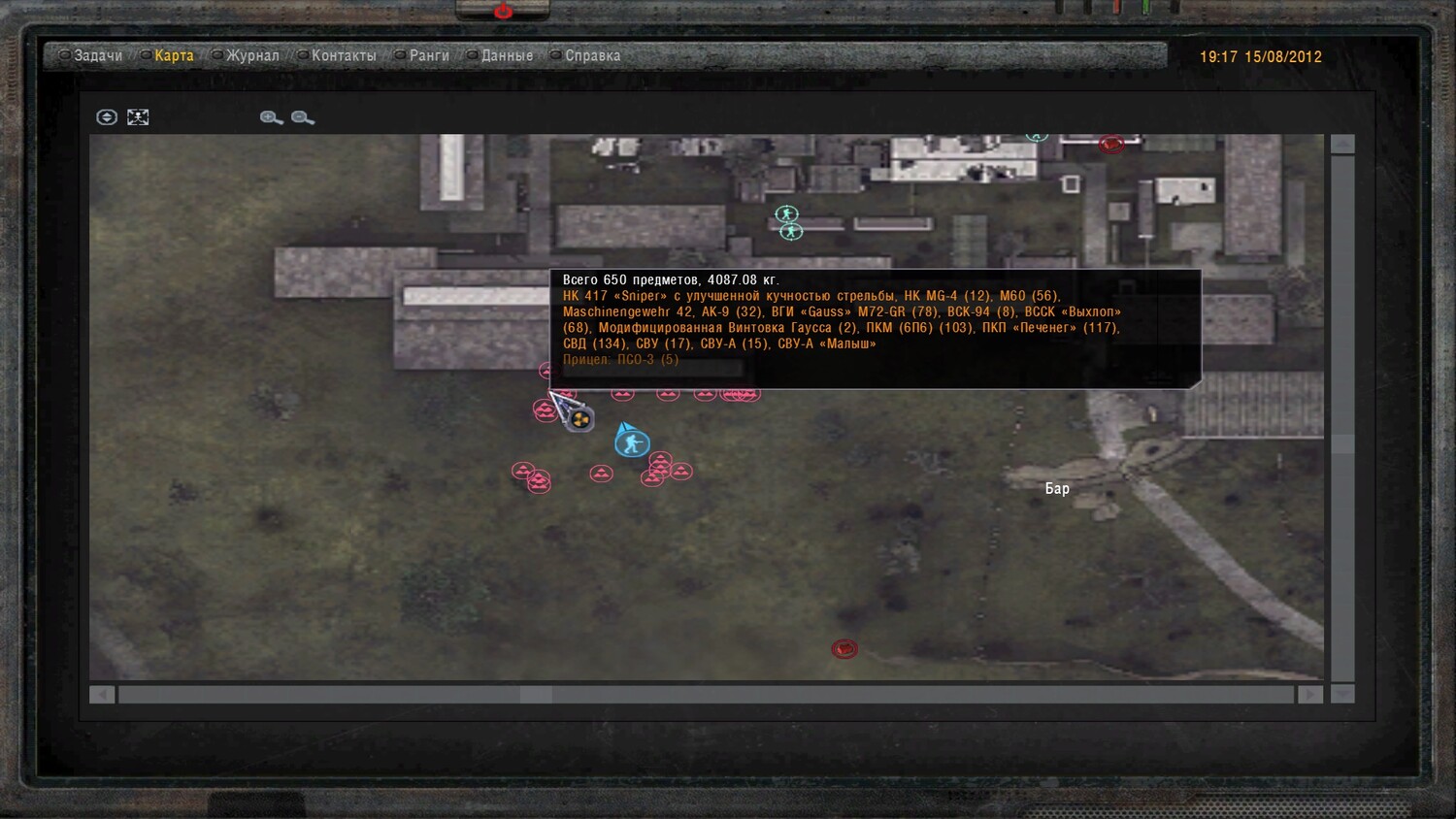Click the red marker at the map's bottom
Image resolution: width=1456 pixels, height=819 pixels.
(844, 648)
